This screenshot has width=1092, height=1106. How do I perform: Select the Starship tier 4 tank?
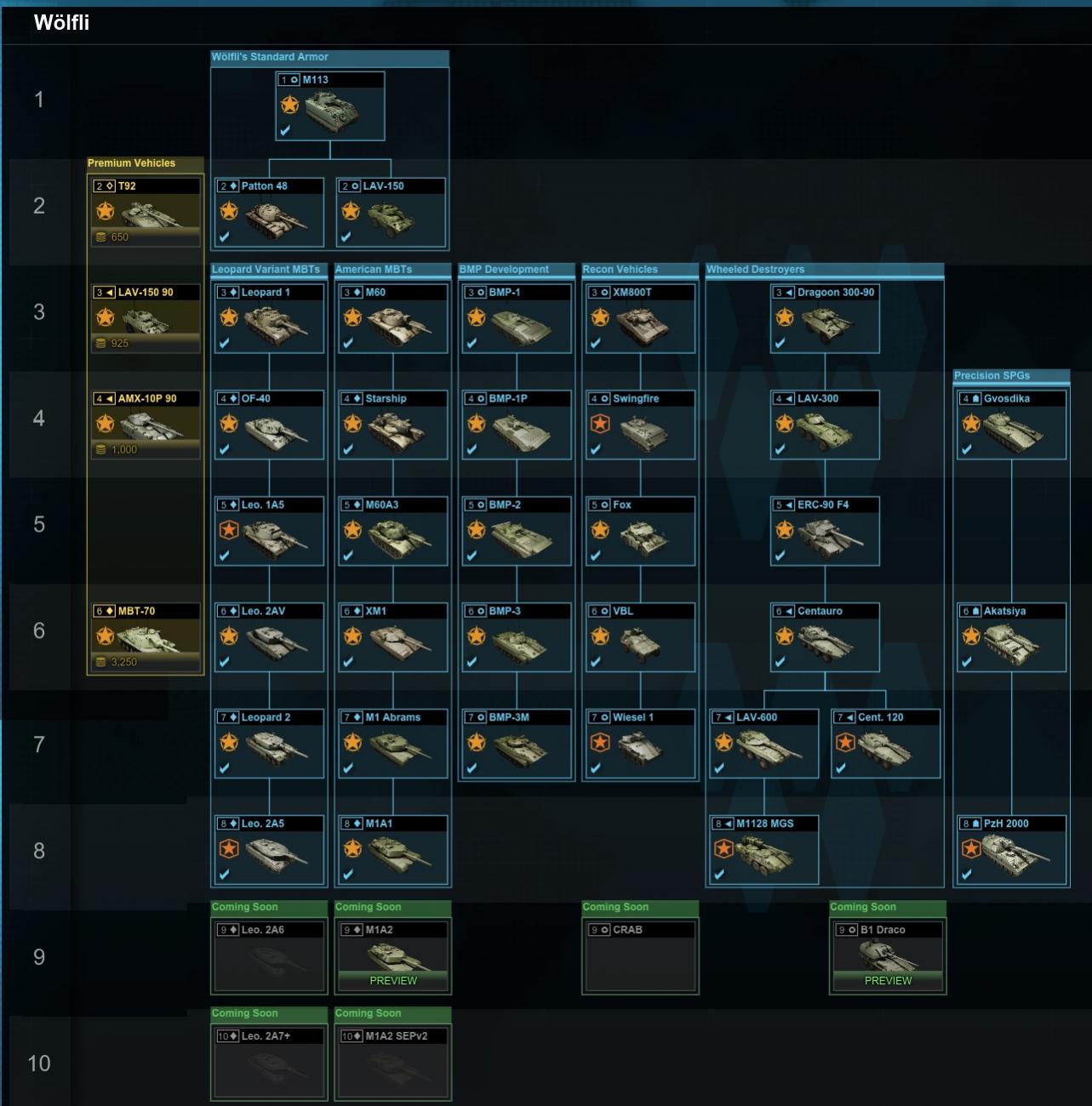pyautogui.click(x=392, y=425)
